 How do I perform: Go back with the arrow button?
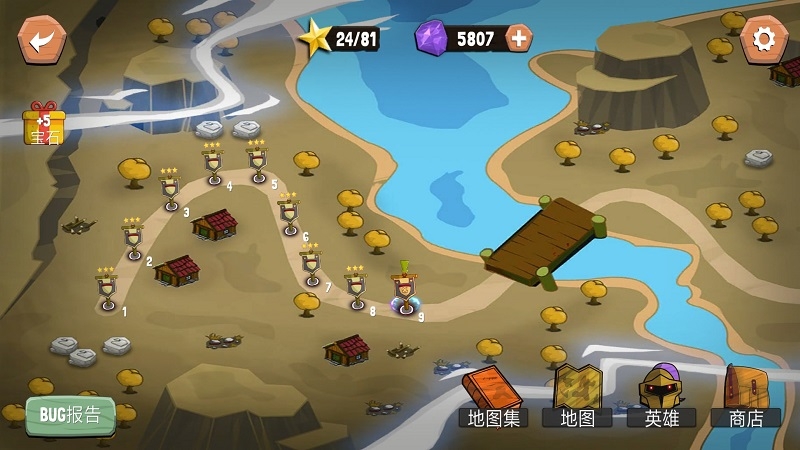click(x=41, y=40)
